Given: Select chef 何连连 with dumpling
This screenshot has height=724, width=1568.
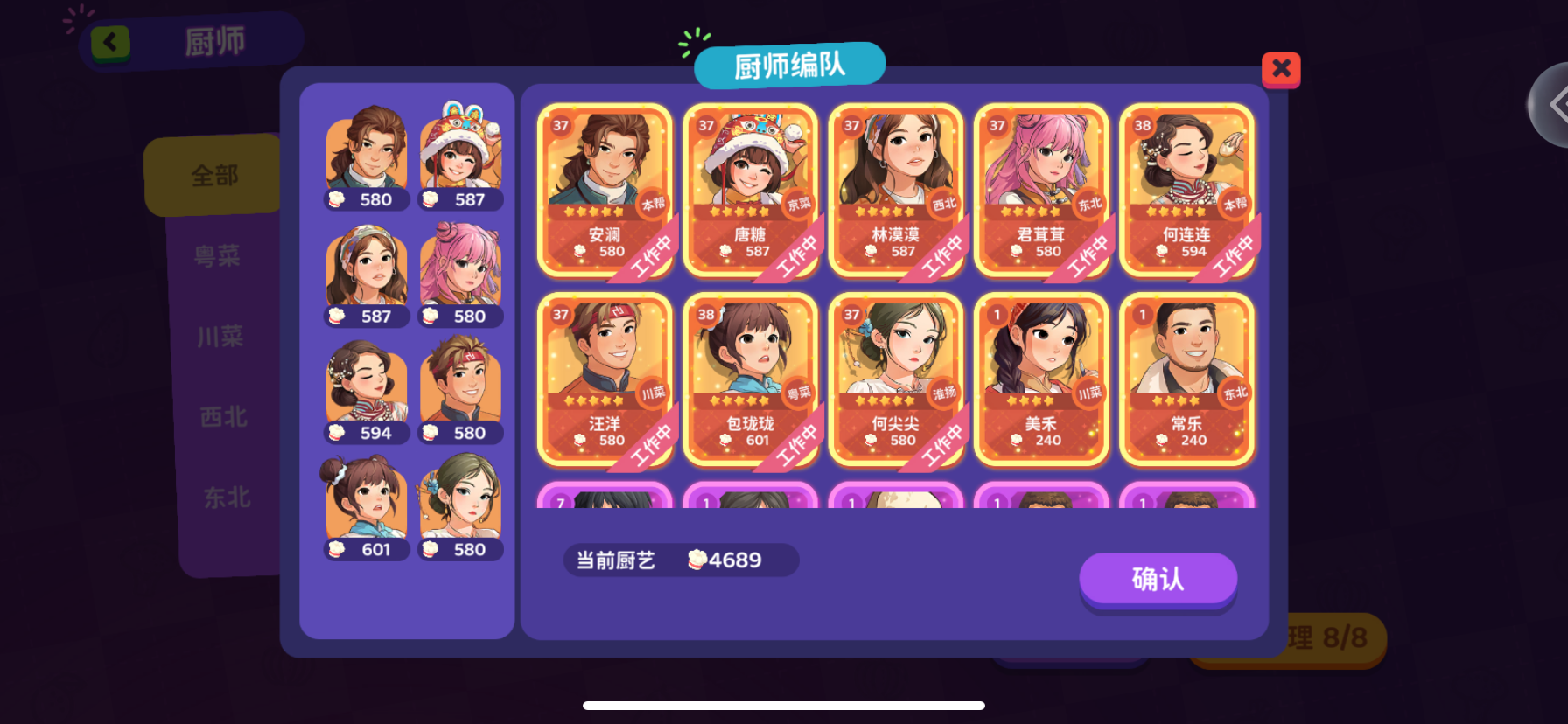Looking at the screenshot, I should 1186,188.
